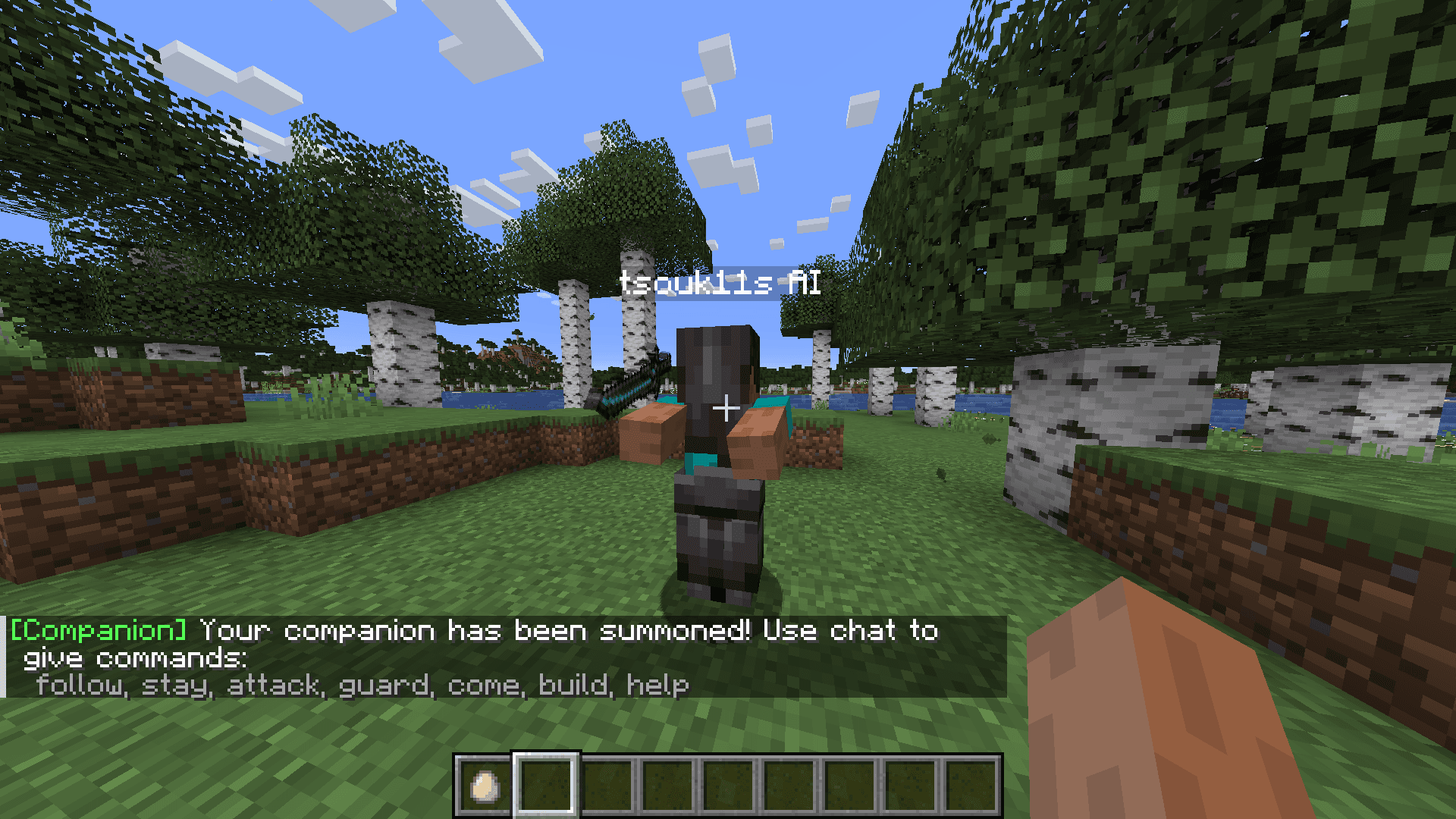
Task: Click the crosshair at screen center
Action: point(726,407)
